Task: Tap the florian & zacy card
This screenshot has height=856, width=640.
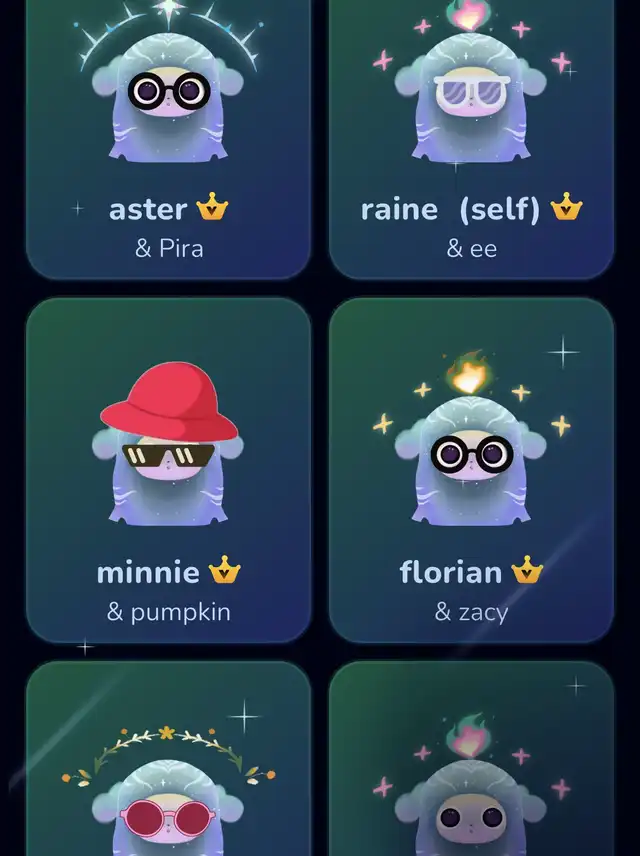Action: click(x=471, y=470)
